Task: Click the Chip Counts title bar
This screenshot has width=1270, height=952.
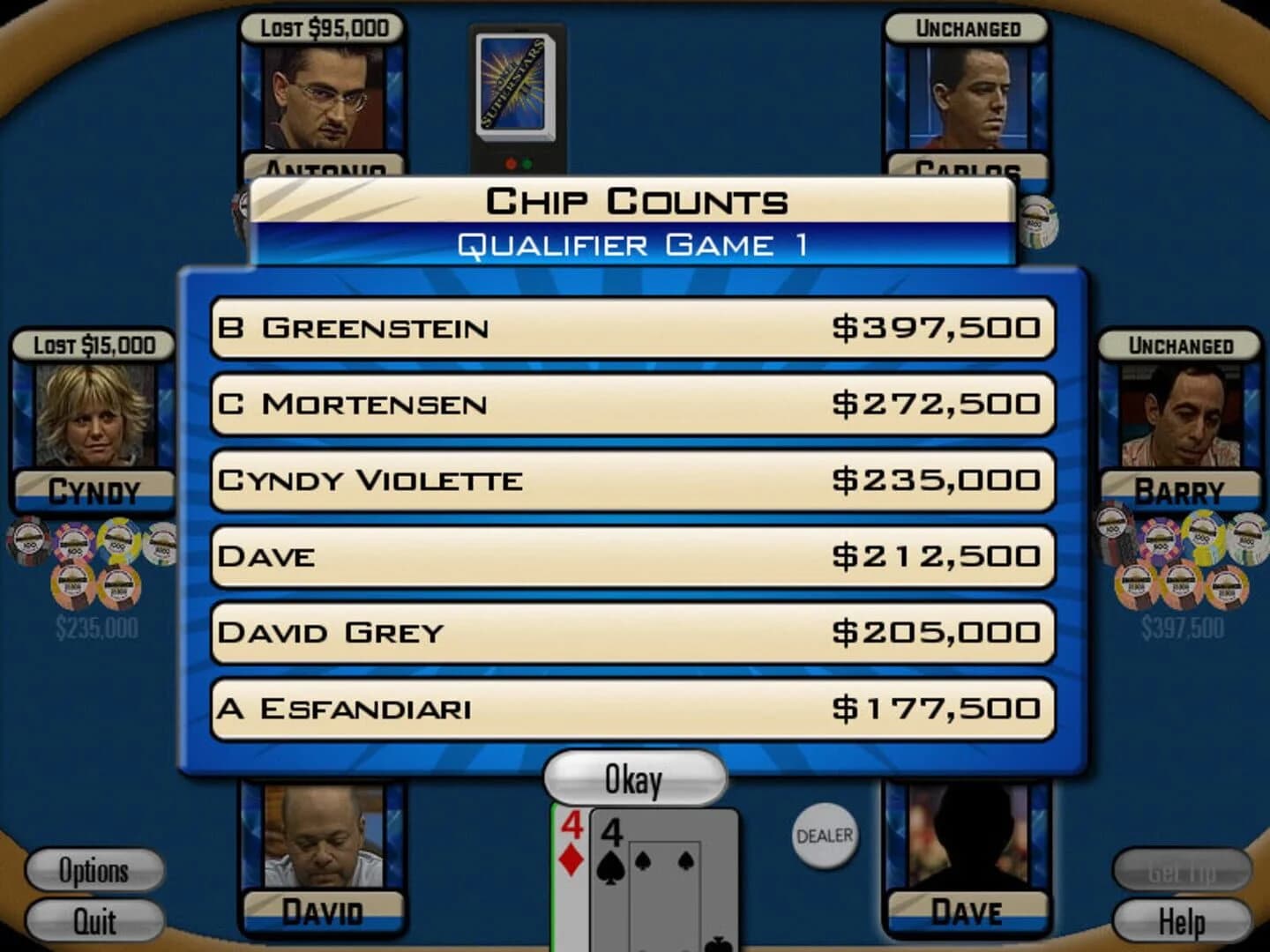Action: click(633, 201)
